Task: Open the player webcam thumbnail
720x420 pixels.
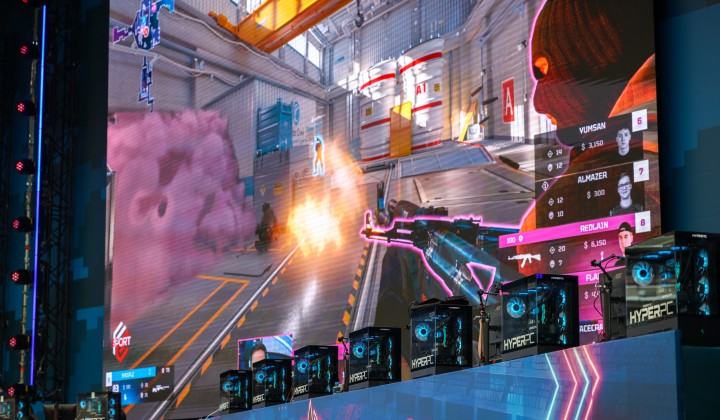Action: (x=264, y=351)
